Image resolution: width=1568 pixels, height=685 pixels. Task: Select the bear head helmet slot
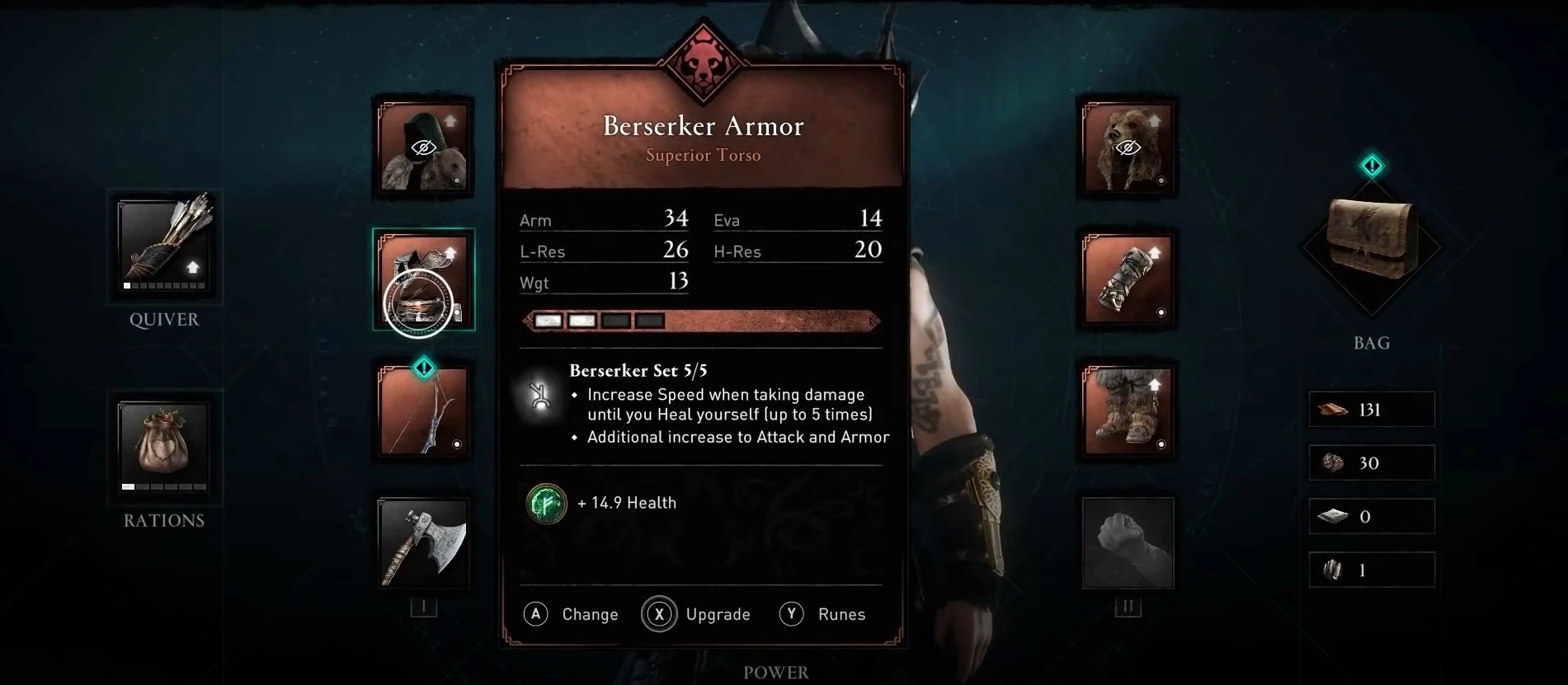tap(1127, 148)
